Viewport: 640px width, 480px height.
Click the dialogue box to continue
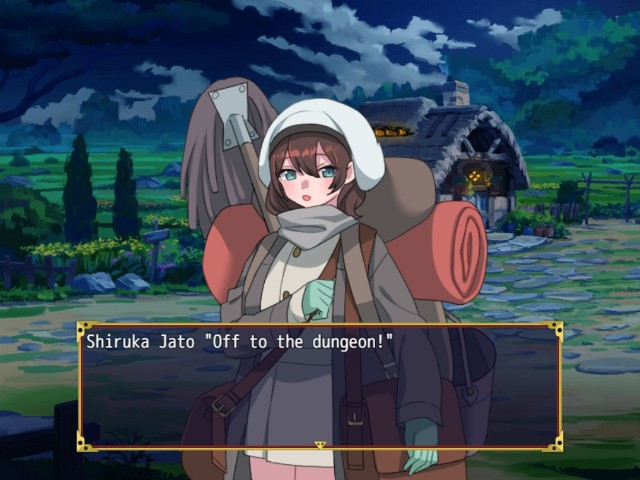[x=320, y=385]
